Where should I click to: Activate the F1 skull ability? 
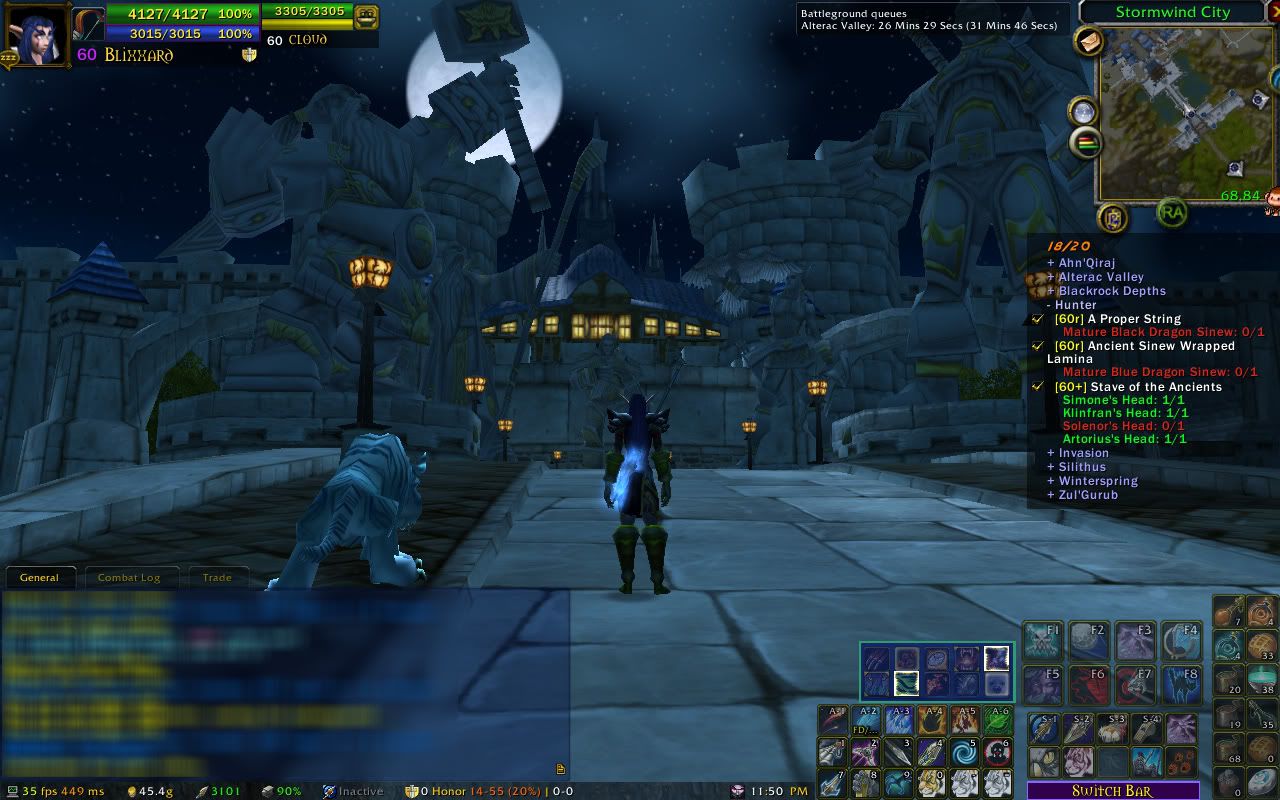(1042, 641)
